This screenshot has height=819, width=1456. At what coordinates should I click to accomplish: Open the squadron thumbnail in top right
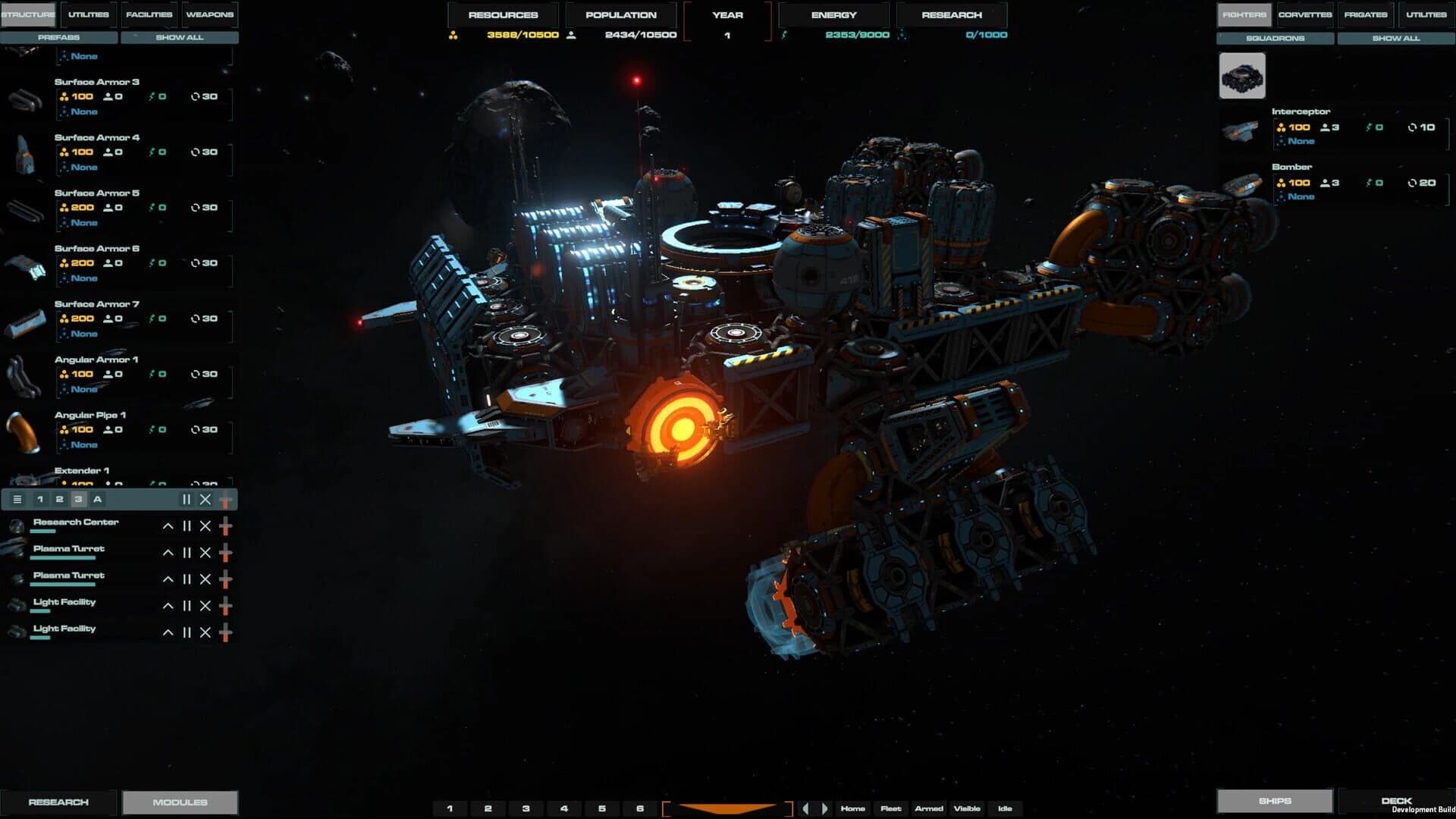(1241, 74)
